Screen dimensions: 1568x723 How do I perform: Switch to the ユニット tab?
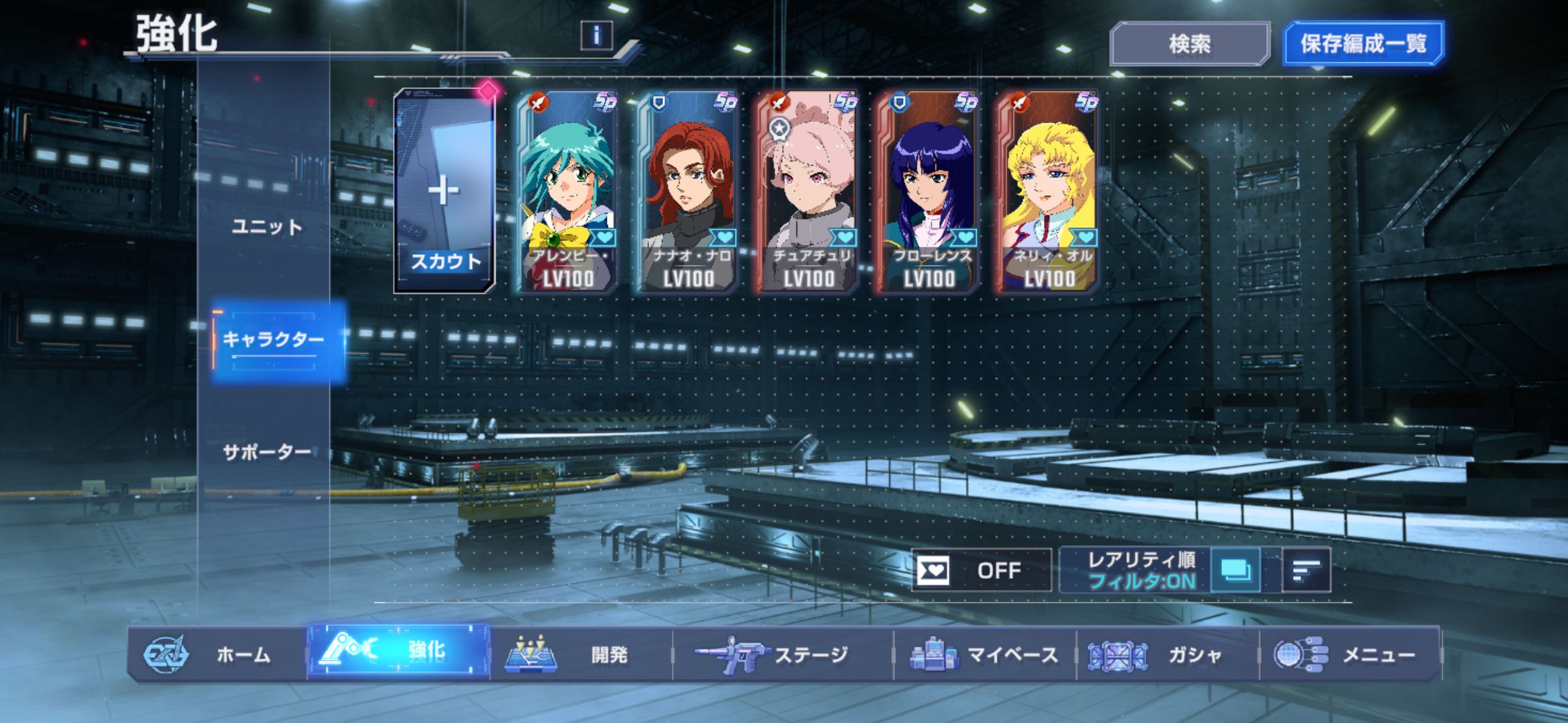[x=267, y=227]
